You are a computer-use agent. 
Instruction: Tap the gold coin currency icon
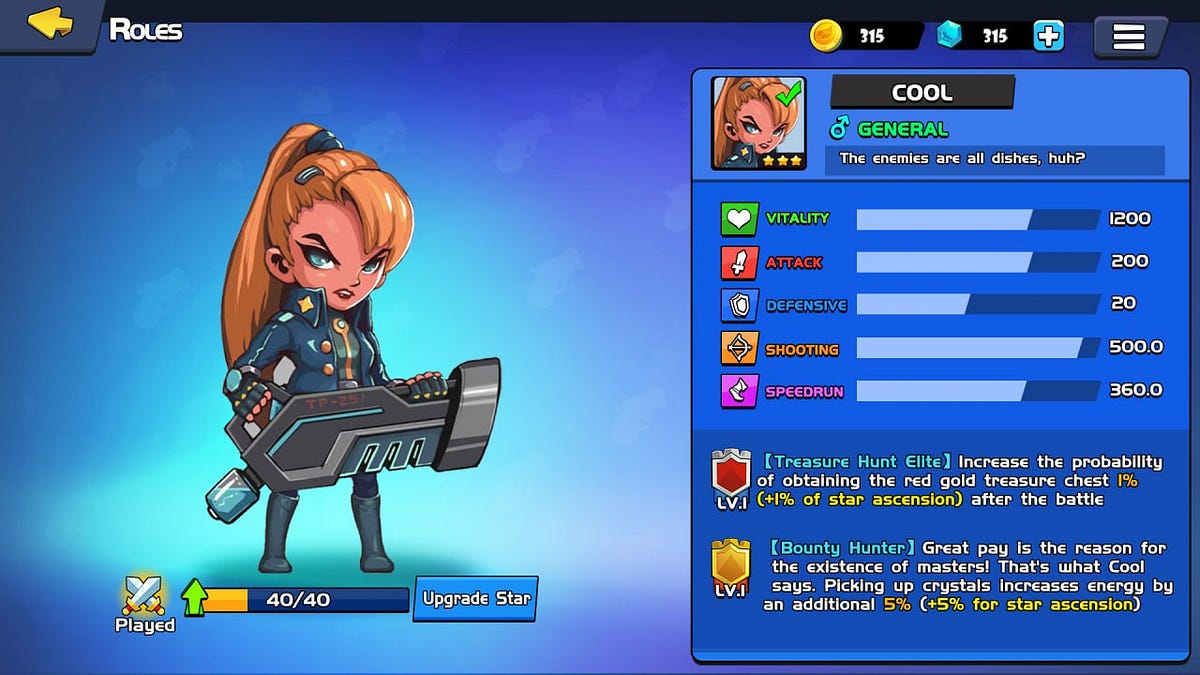827,36
